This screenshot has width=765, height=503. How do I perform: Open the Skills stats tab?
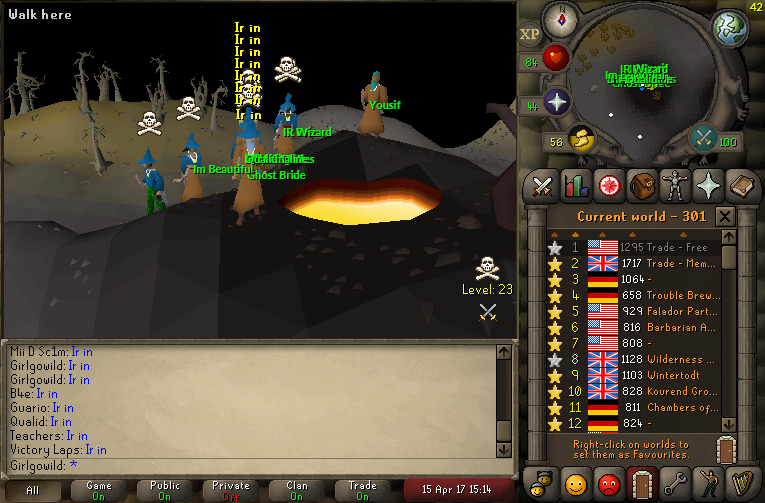(x=576, y=185)
